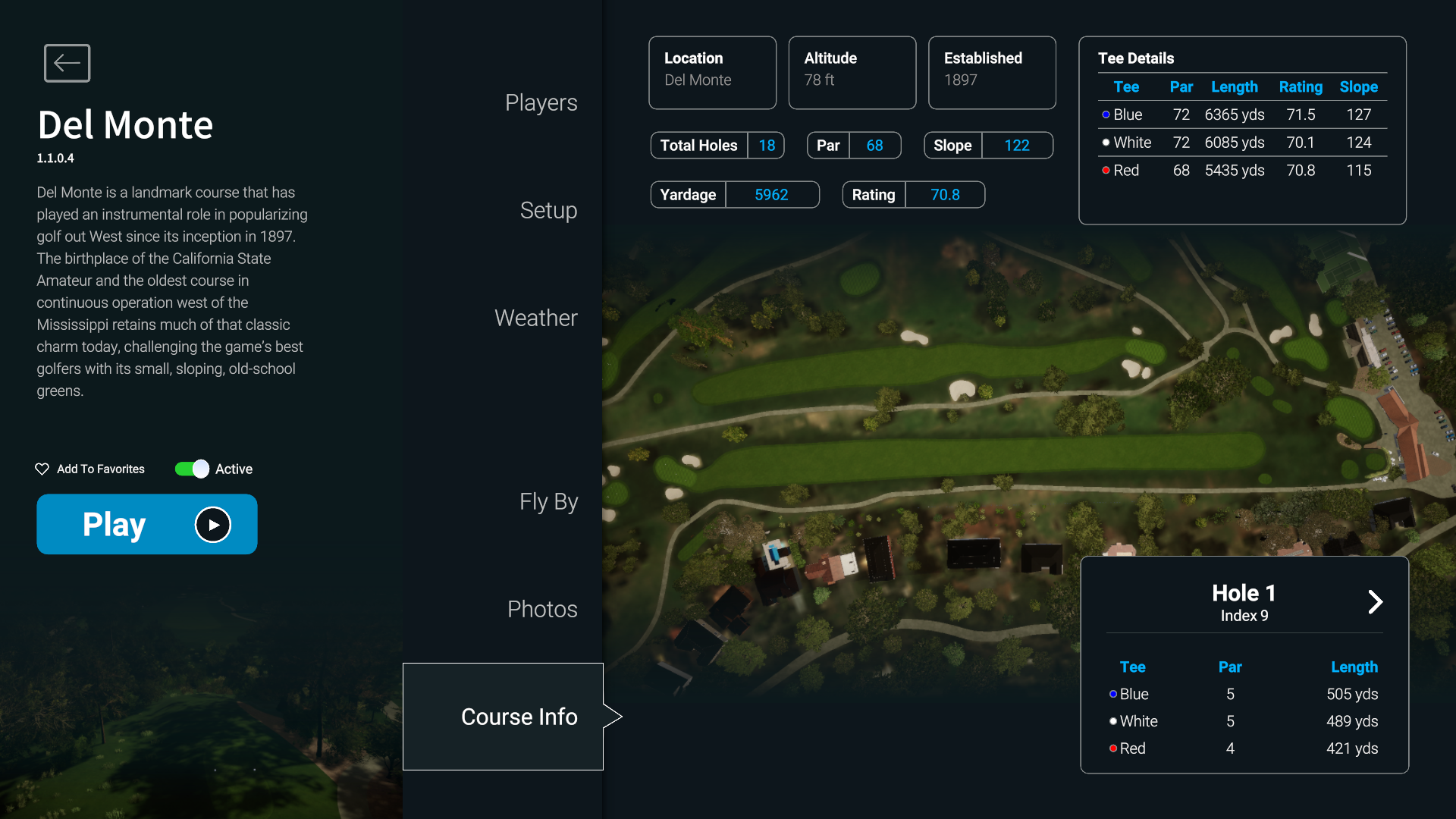Screen dimensions: 1456x819
Task: Click the Yardage value 5962
Action: tap(771, 195)
